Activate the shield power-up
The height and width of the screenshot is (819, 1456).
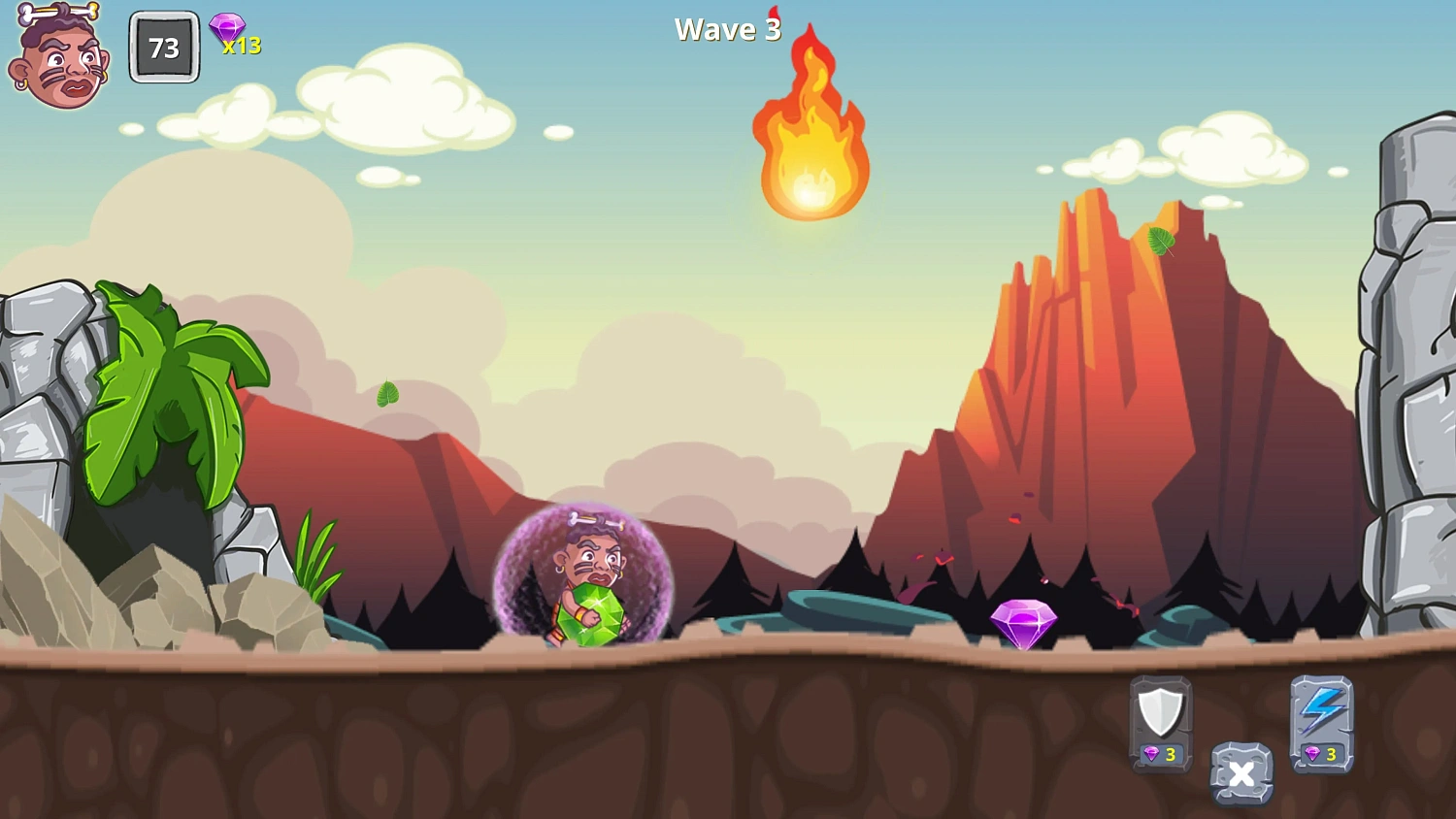[x=1161, y=718]
